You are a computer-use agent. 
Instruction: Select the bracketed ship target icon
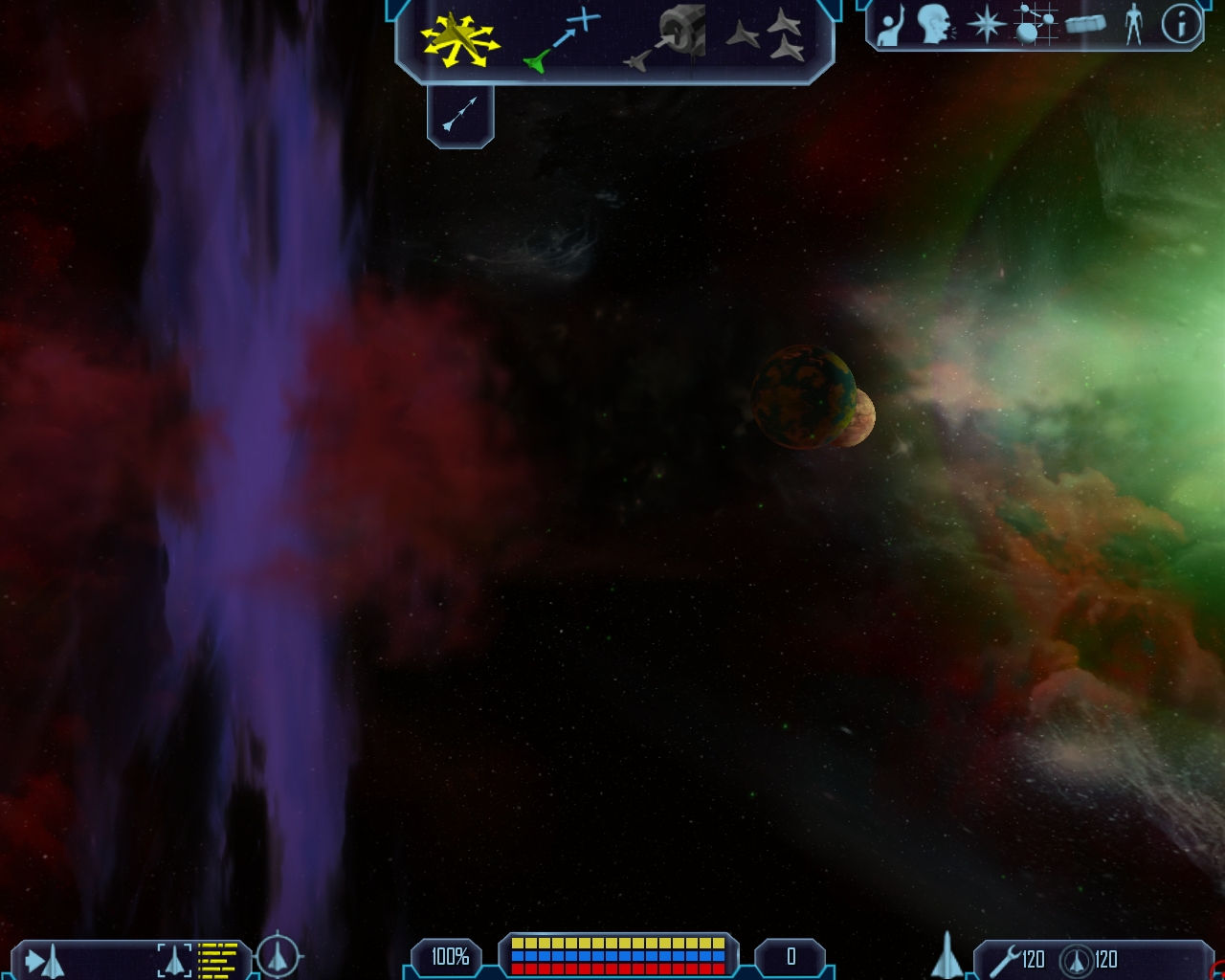tap(174, 959)
